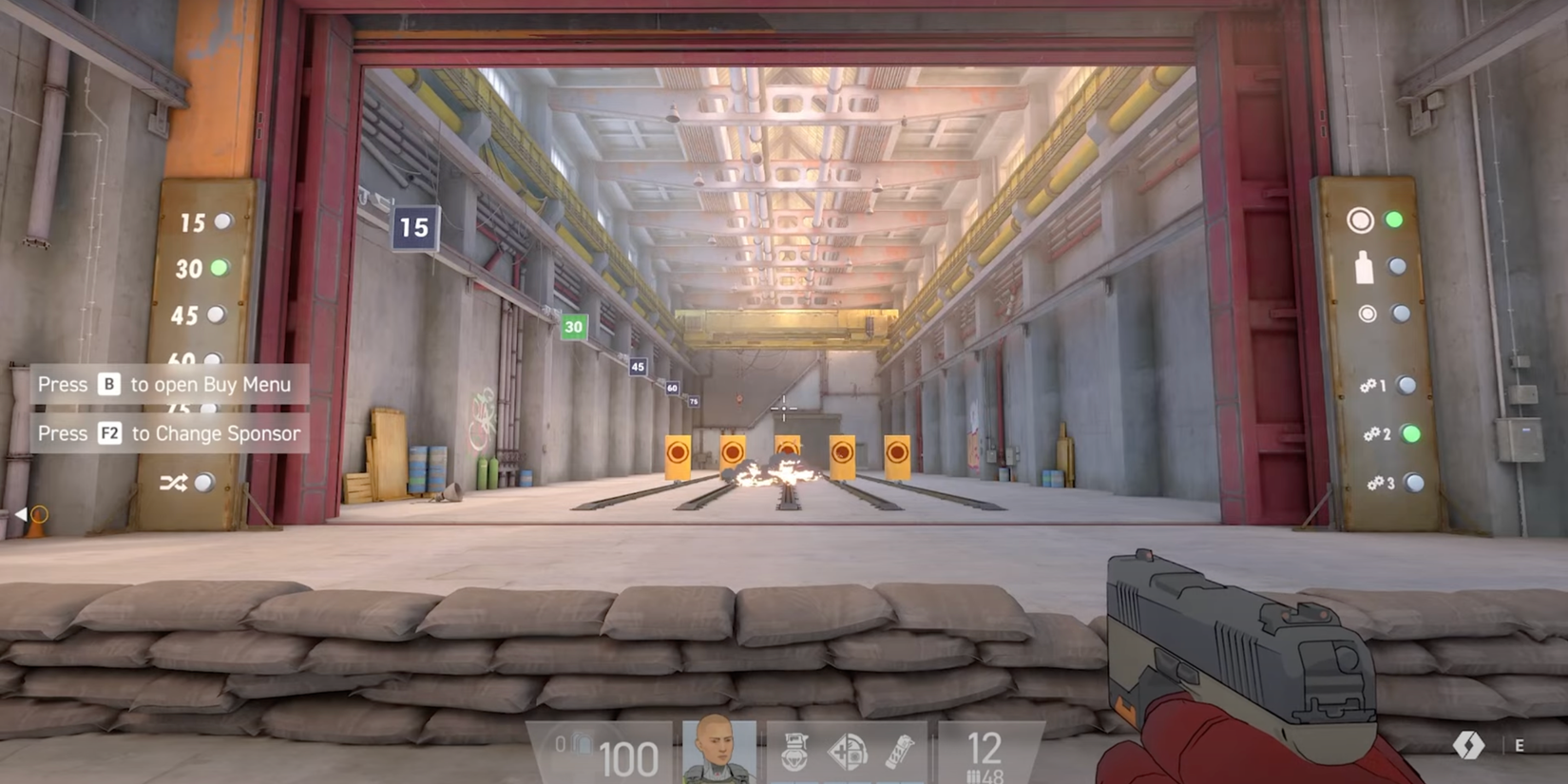Disable the glowing gear setting 2 button
Screen dimensions: 1568x784
1413,435
